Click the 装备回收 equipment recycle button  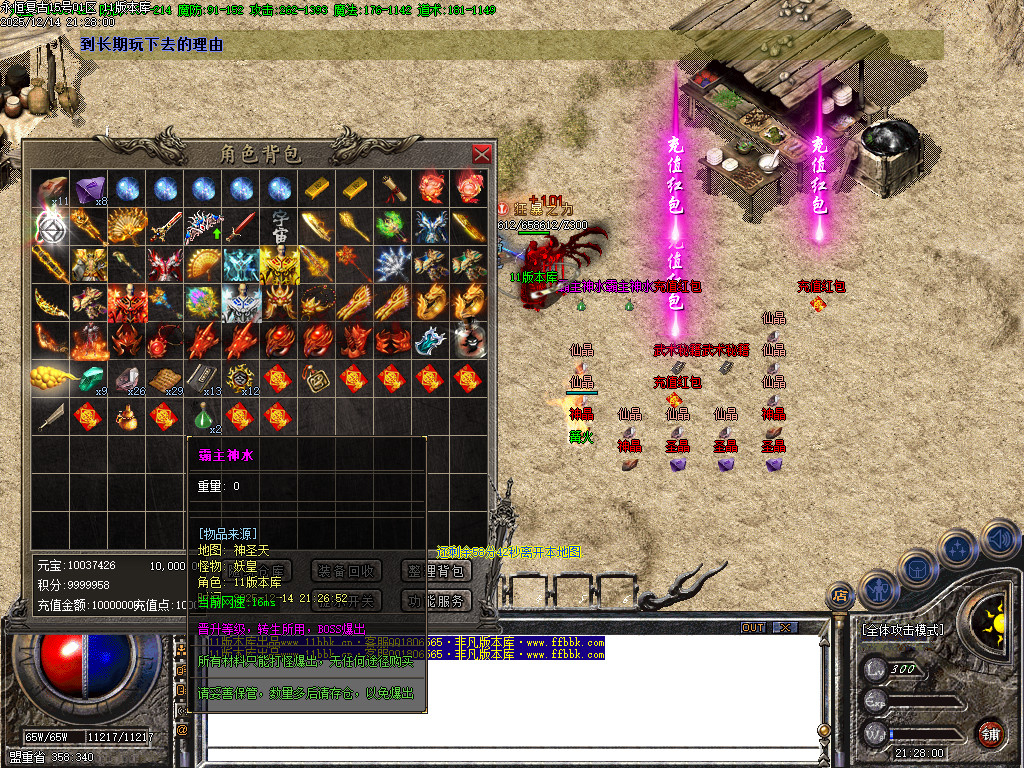coord(347,571)
